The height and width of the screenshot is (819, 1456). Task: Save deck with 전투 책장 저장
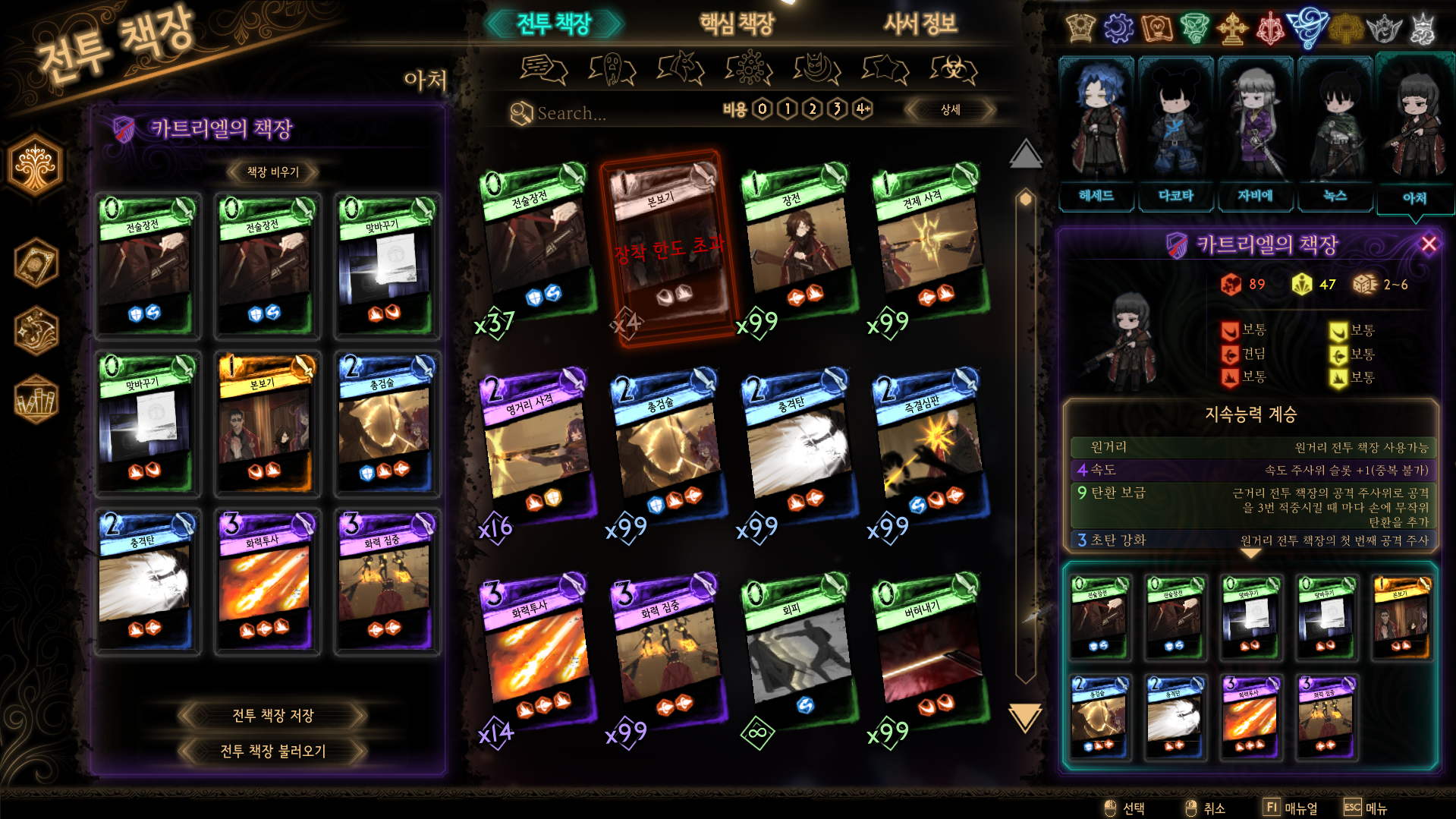[272, 715]
